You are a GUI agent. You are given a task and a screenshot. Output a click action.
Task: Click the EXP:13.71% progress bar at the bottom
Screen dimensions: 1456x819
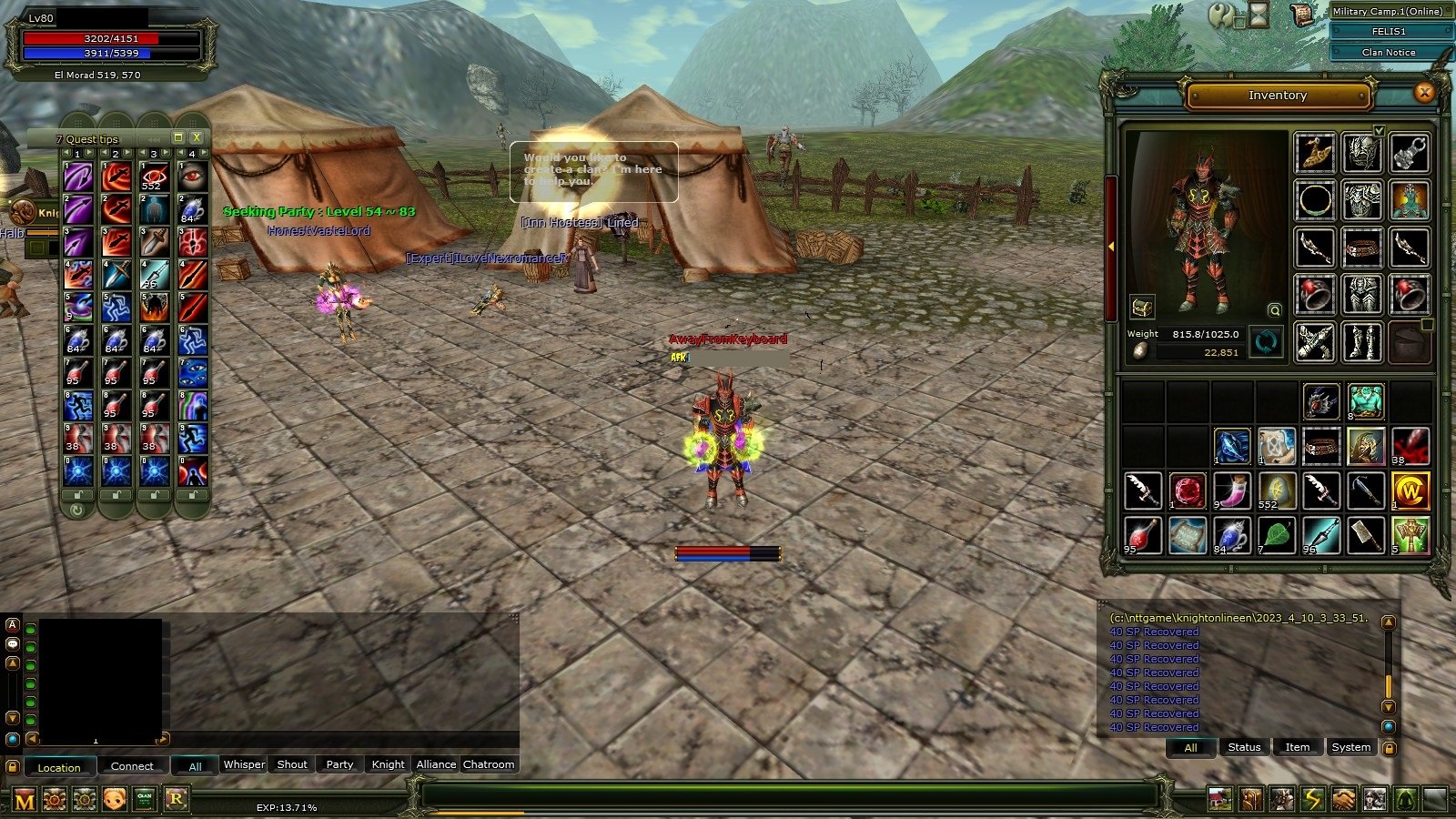click(x=288, y=804)
